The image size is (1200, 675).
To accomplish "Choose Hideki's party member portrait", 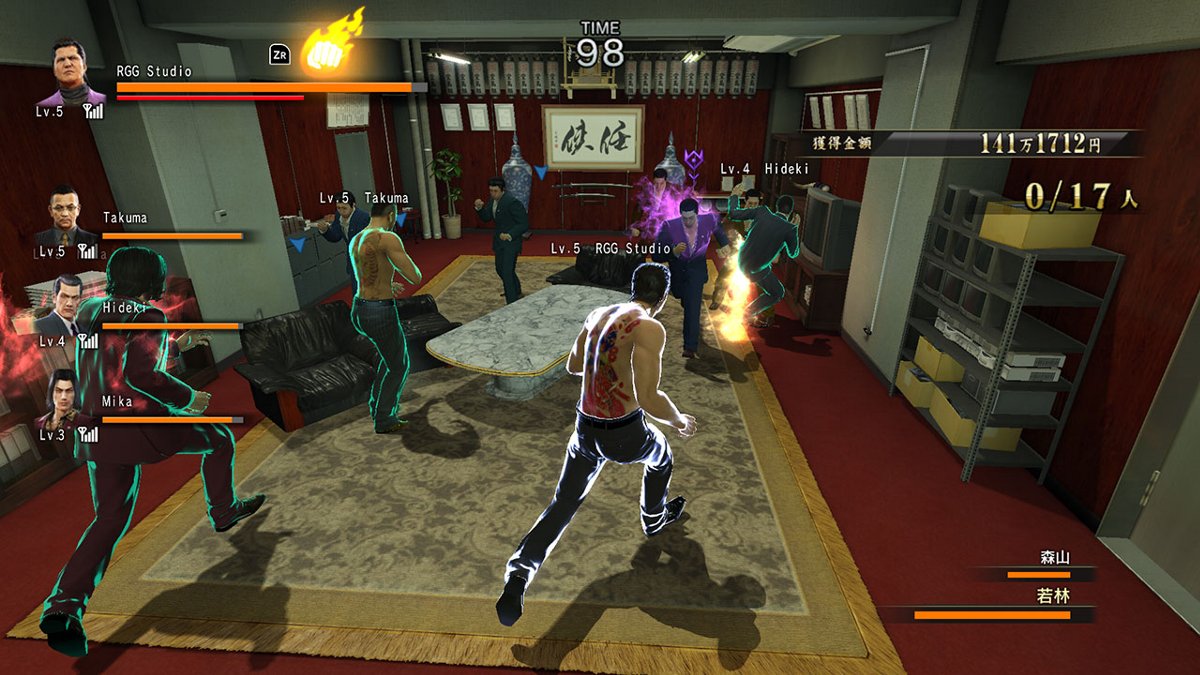I will 66,304.
